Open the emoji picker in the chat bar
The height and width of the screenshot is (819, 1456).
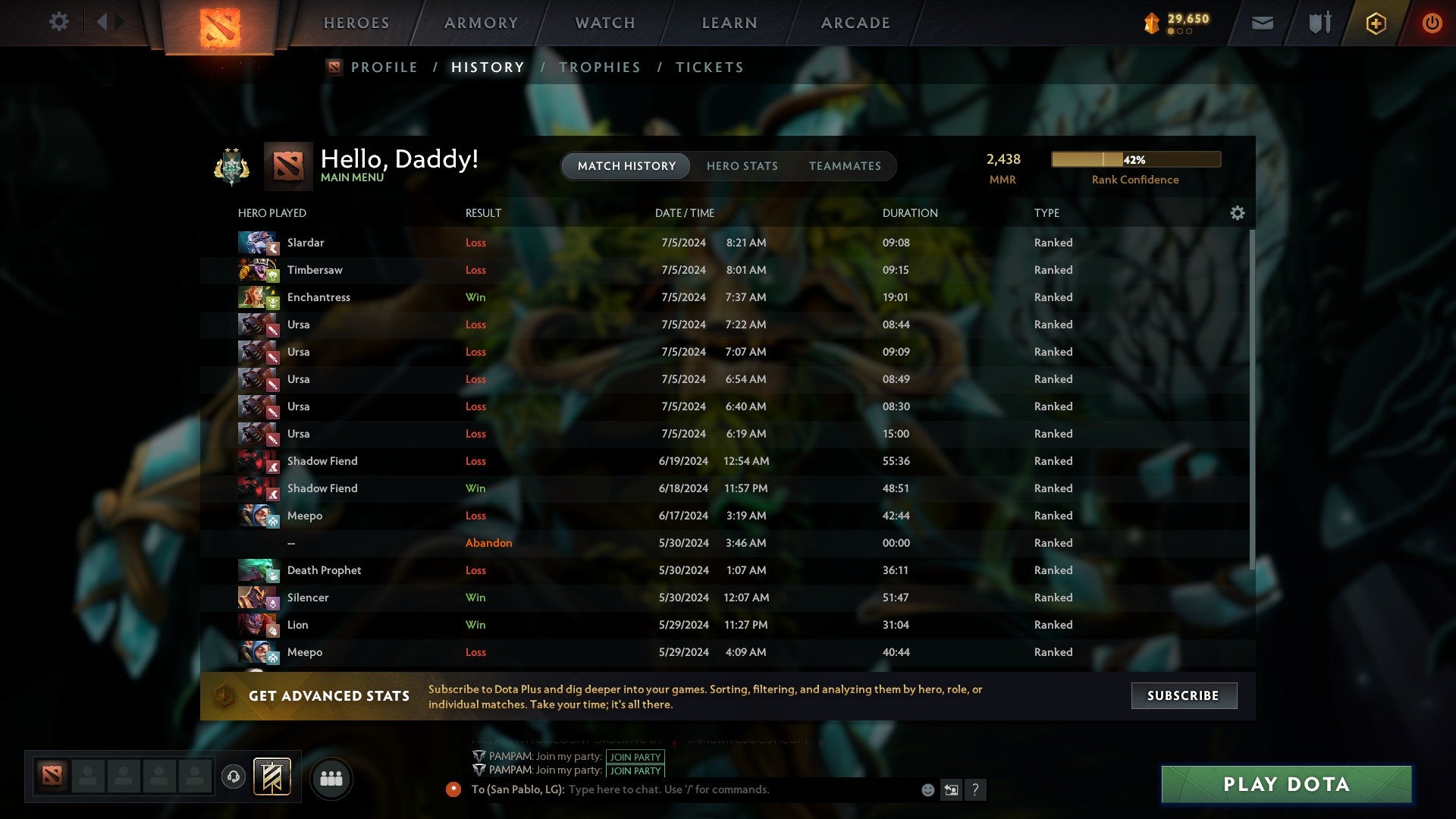click(928, 789)
